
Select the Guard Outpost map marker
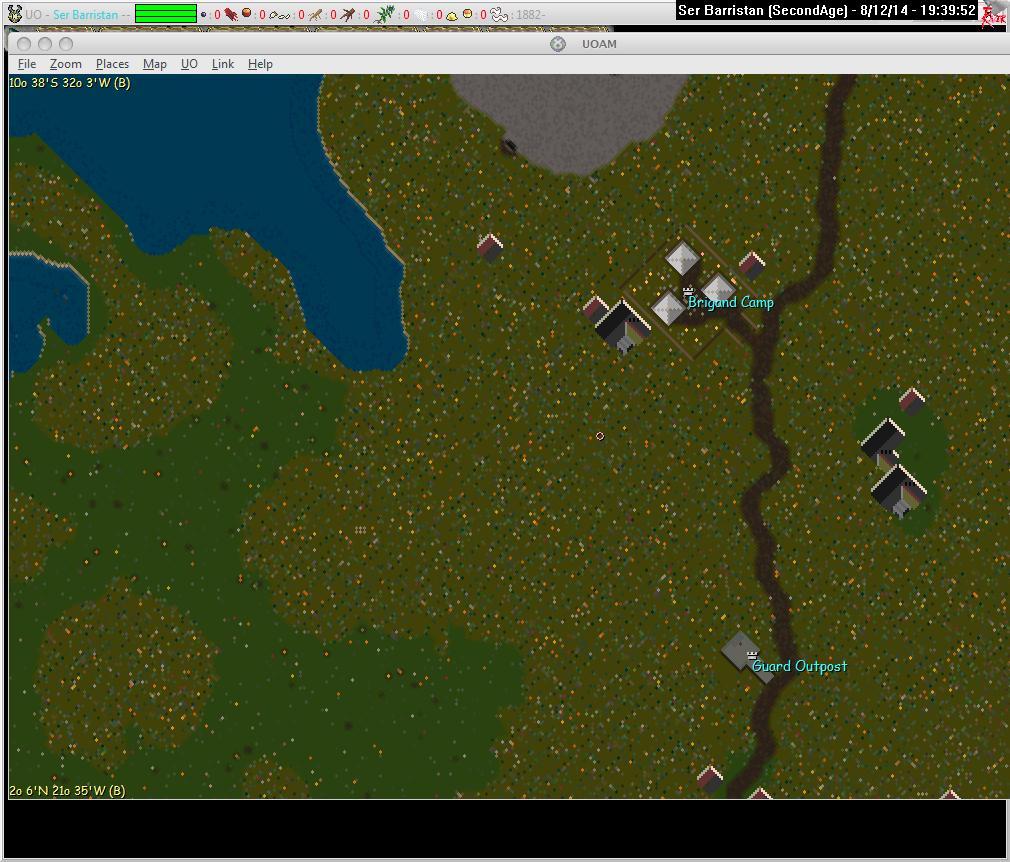752,655
